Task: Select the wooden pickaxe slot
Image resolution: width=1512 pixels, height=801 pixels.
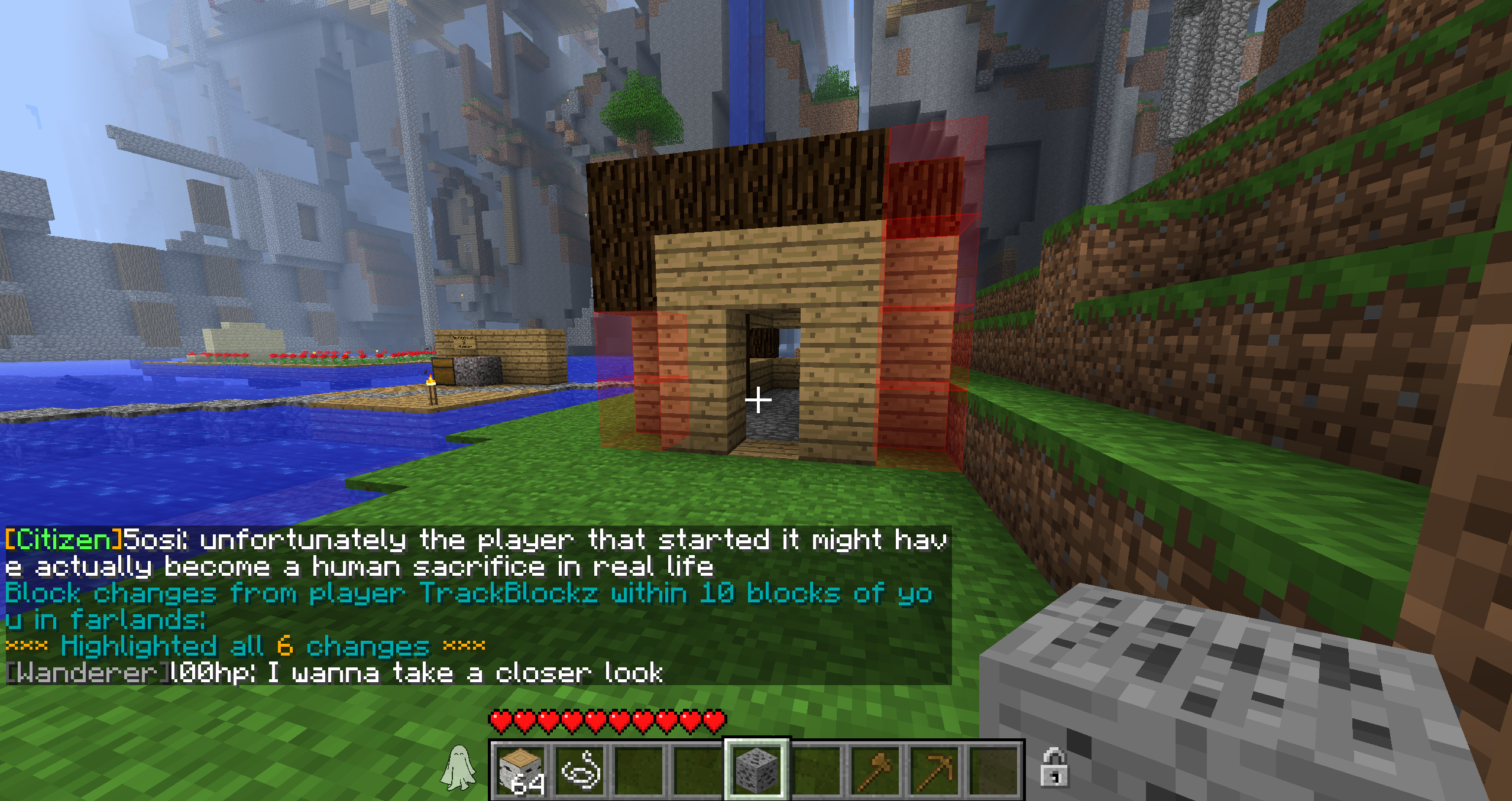Action: 935,770
